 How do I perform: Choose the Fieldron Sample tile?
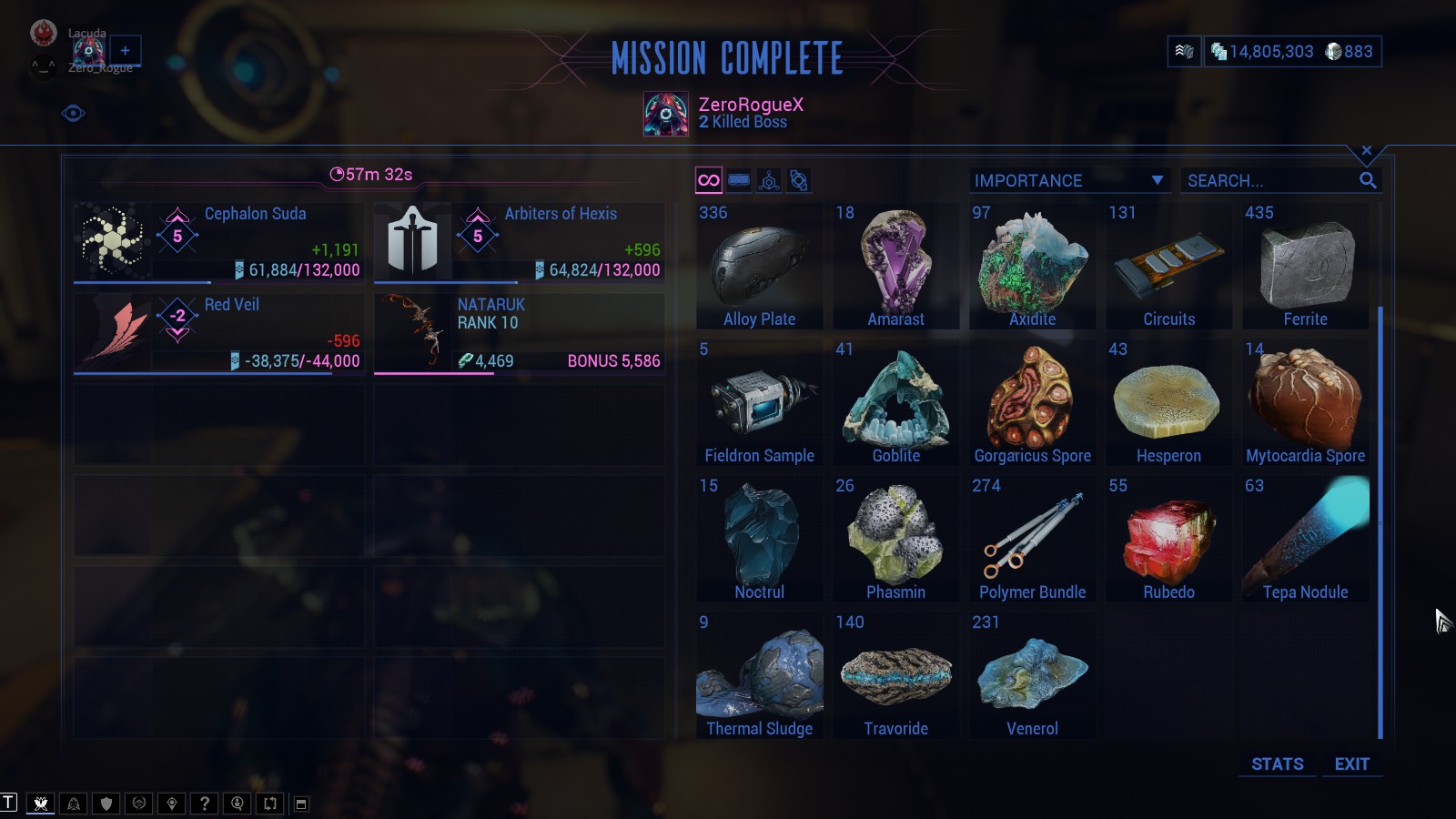coord(760,402)
